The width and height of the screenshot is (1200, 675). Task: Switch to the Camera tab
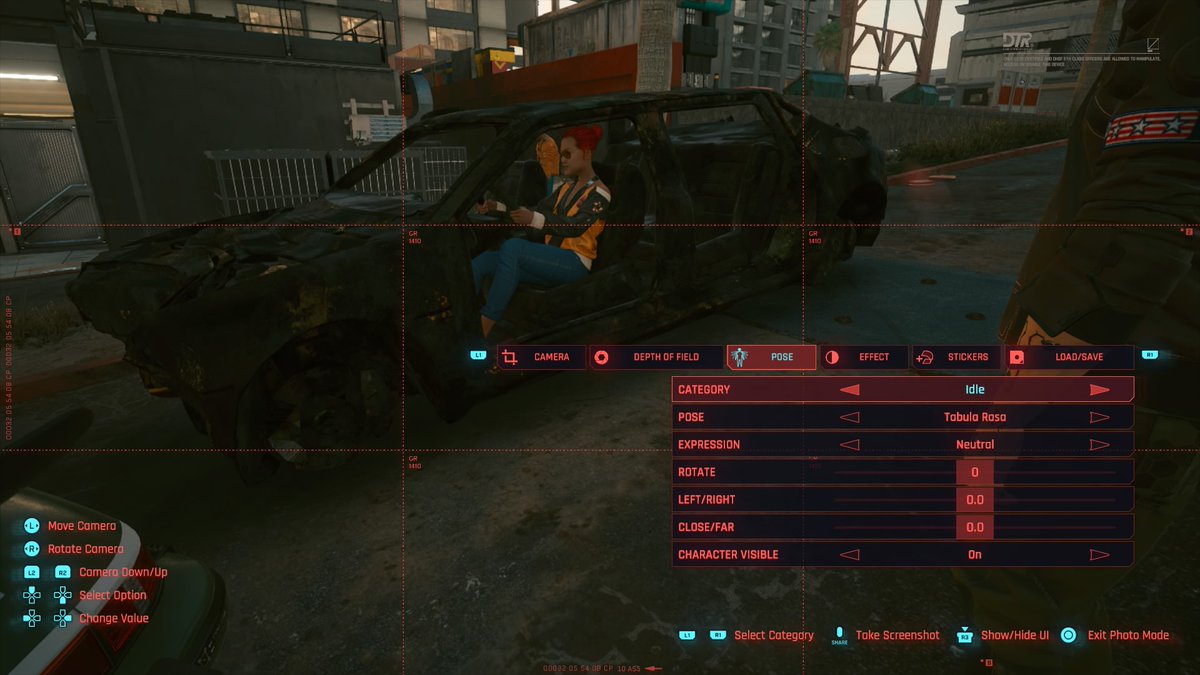(541, 357)
